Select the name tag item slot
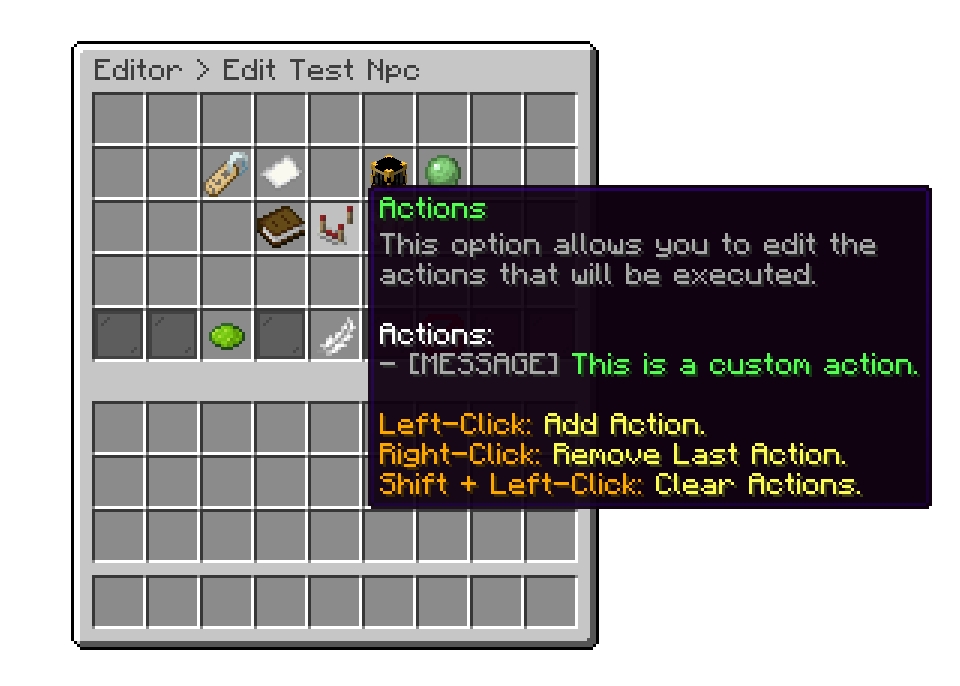The height and width of the screenshot is (686, 960). coord(227,174)
